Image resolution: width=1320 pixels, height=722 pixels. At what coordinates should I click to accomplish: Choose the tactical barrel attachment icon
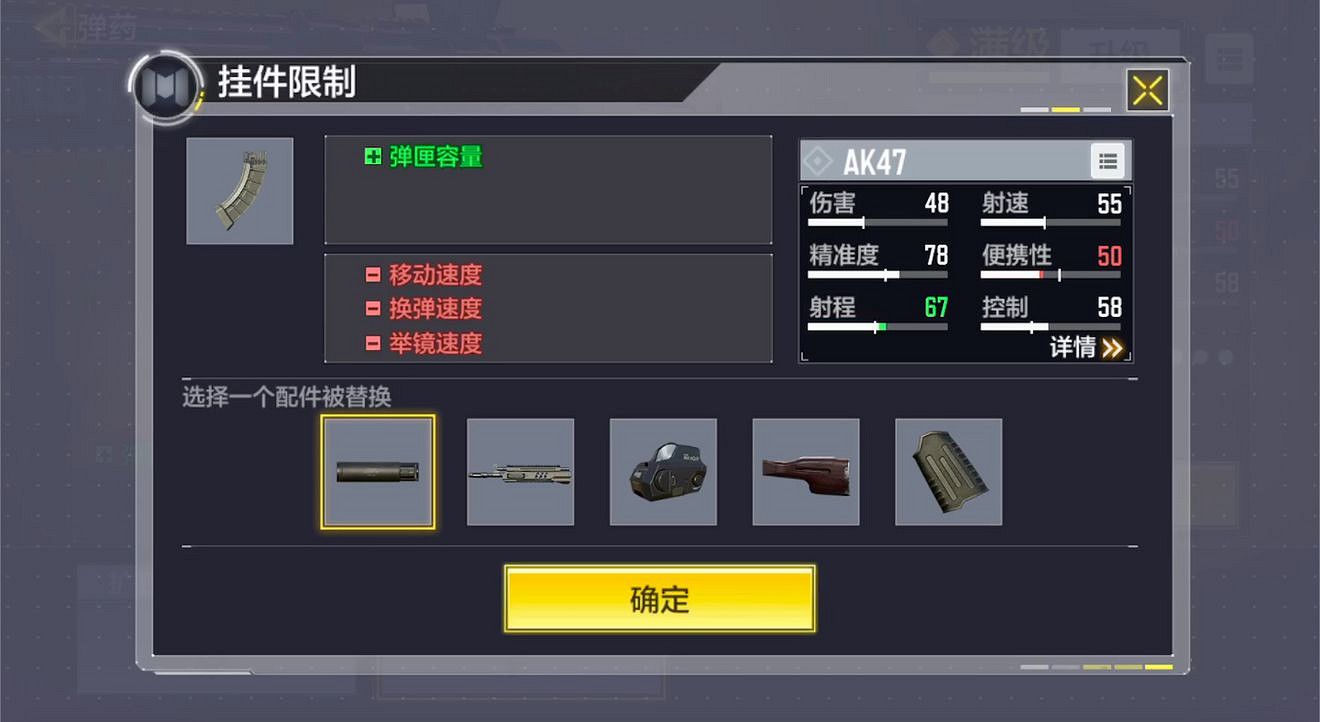pos(520,470)
